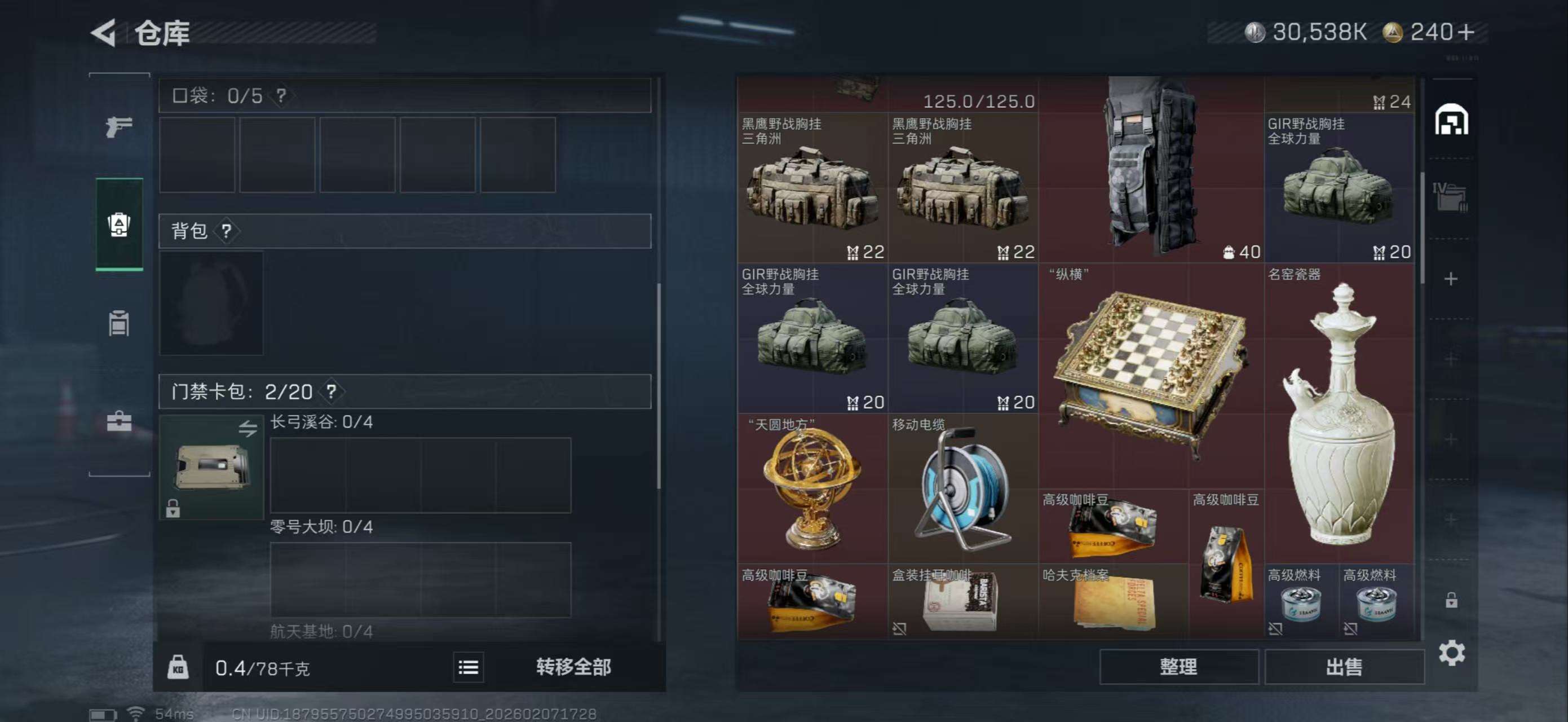Click the KG weight bag icon

pyautogui.click(x=178, y=667)
